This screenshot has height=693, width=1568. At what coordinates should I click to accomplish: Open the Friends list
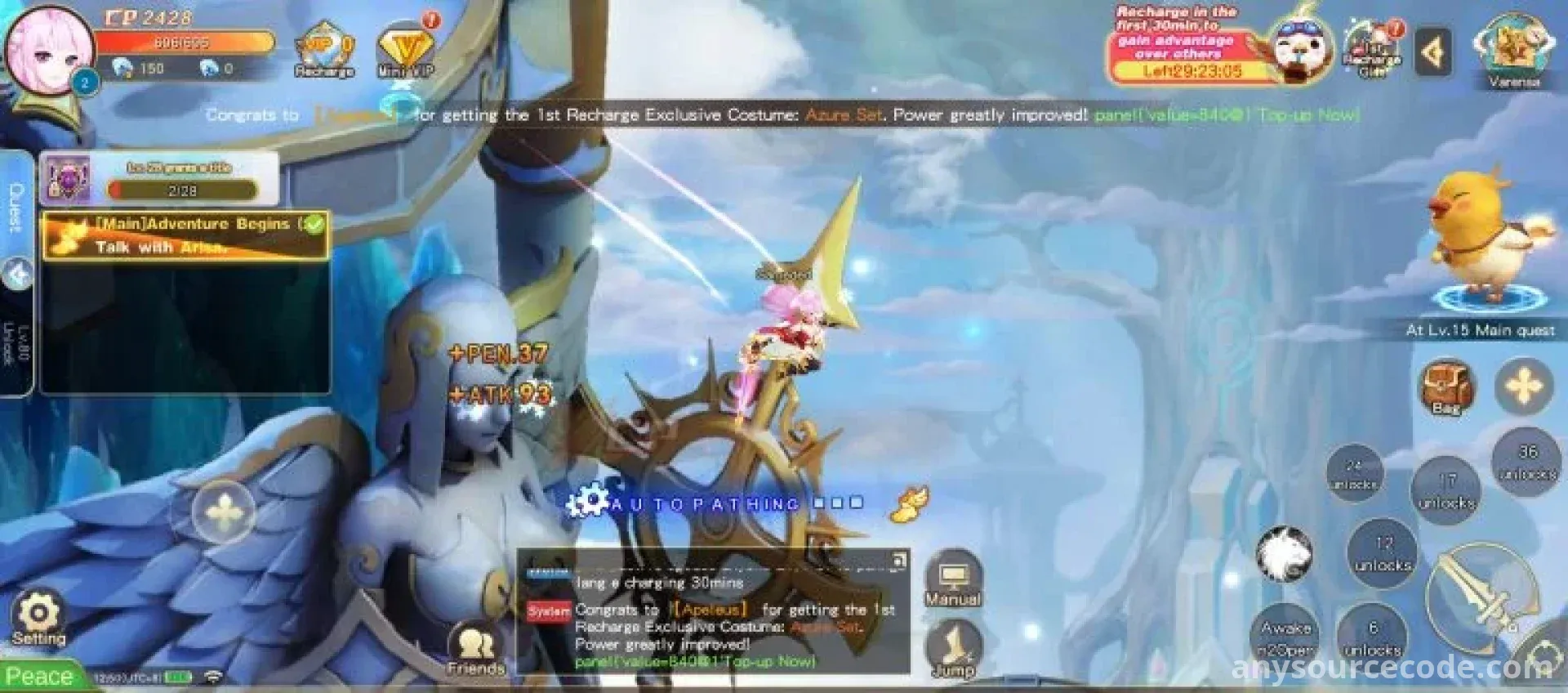click(475, 651)
